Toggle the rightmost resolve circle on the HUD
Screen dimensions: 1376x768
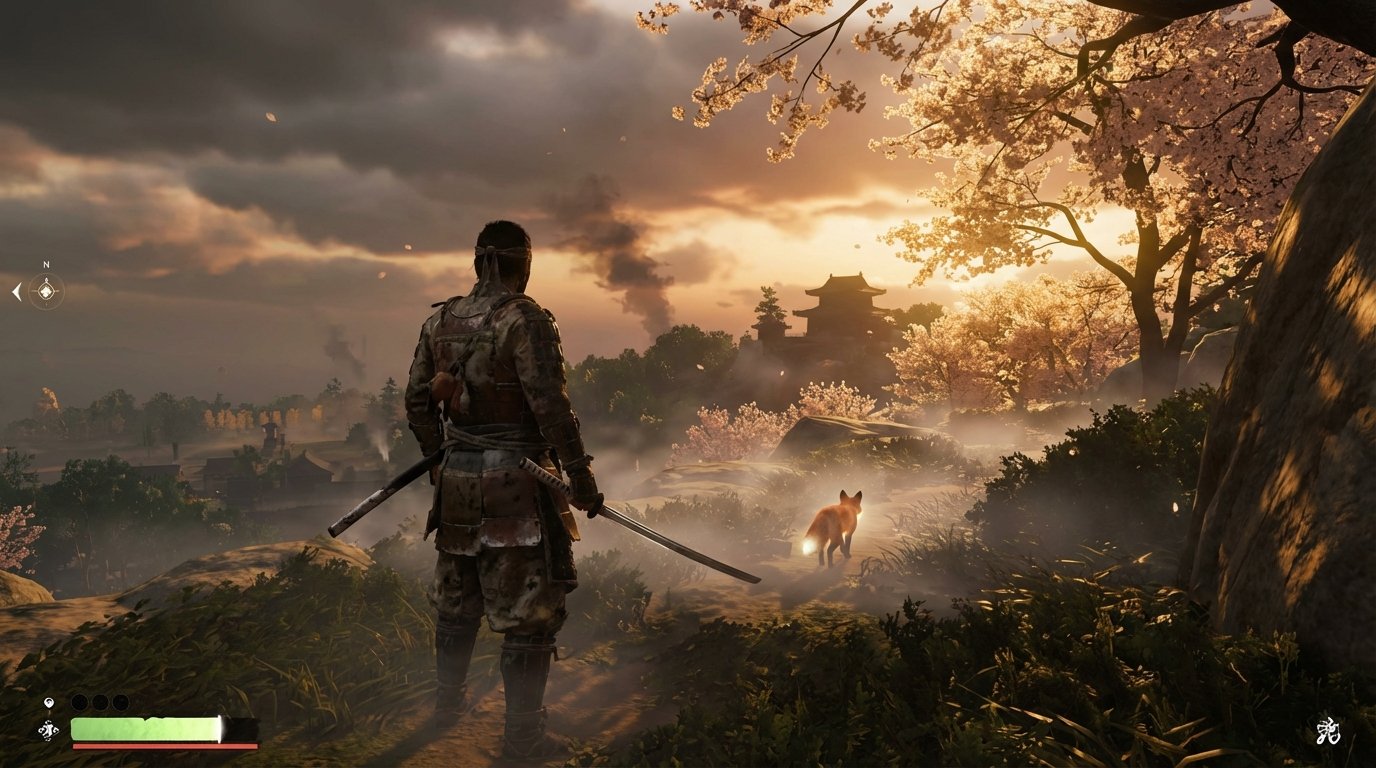(x=119, y=702)
